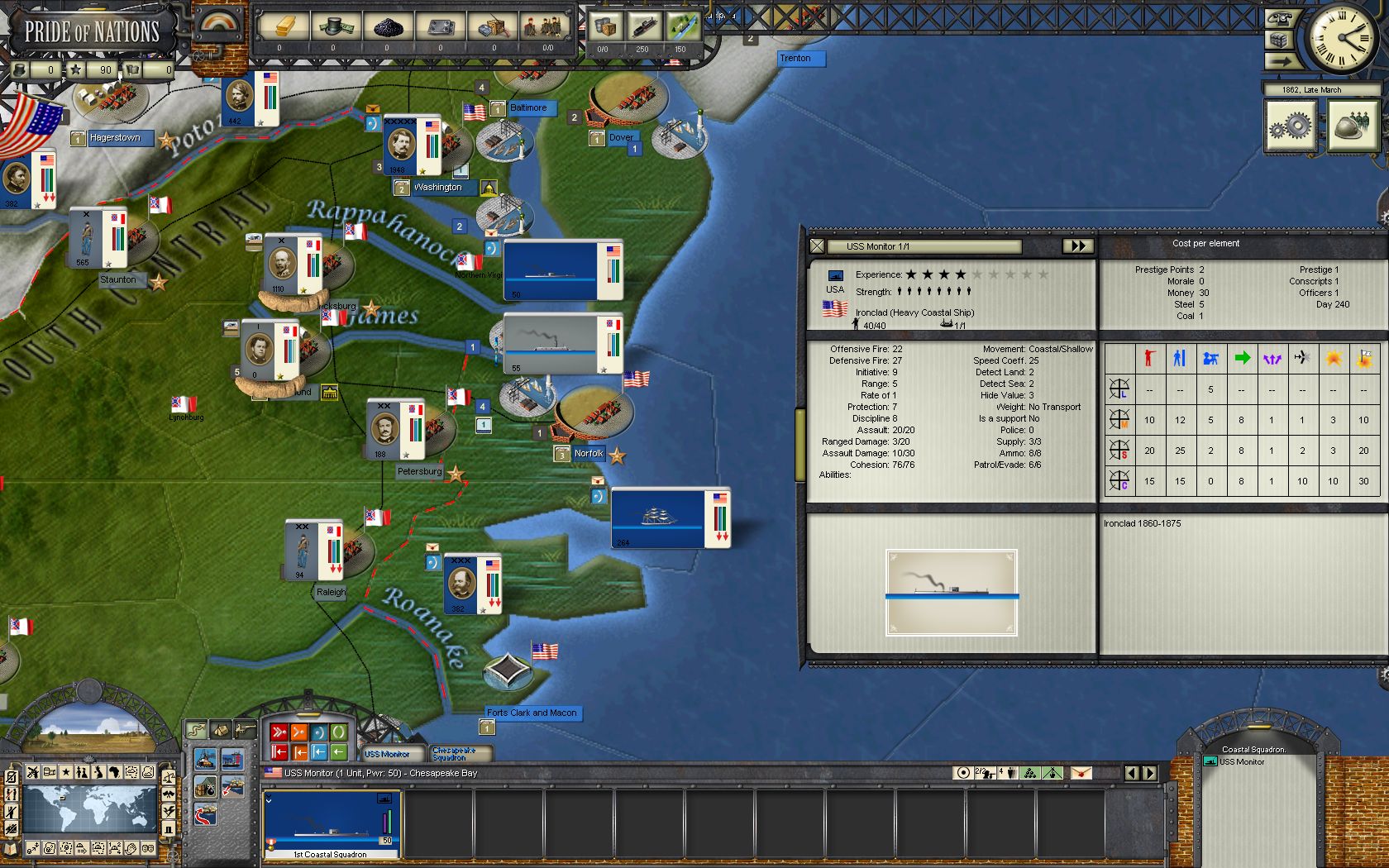Switch to the military helmet mode button

click(1353, 126)
